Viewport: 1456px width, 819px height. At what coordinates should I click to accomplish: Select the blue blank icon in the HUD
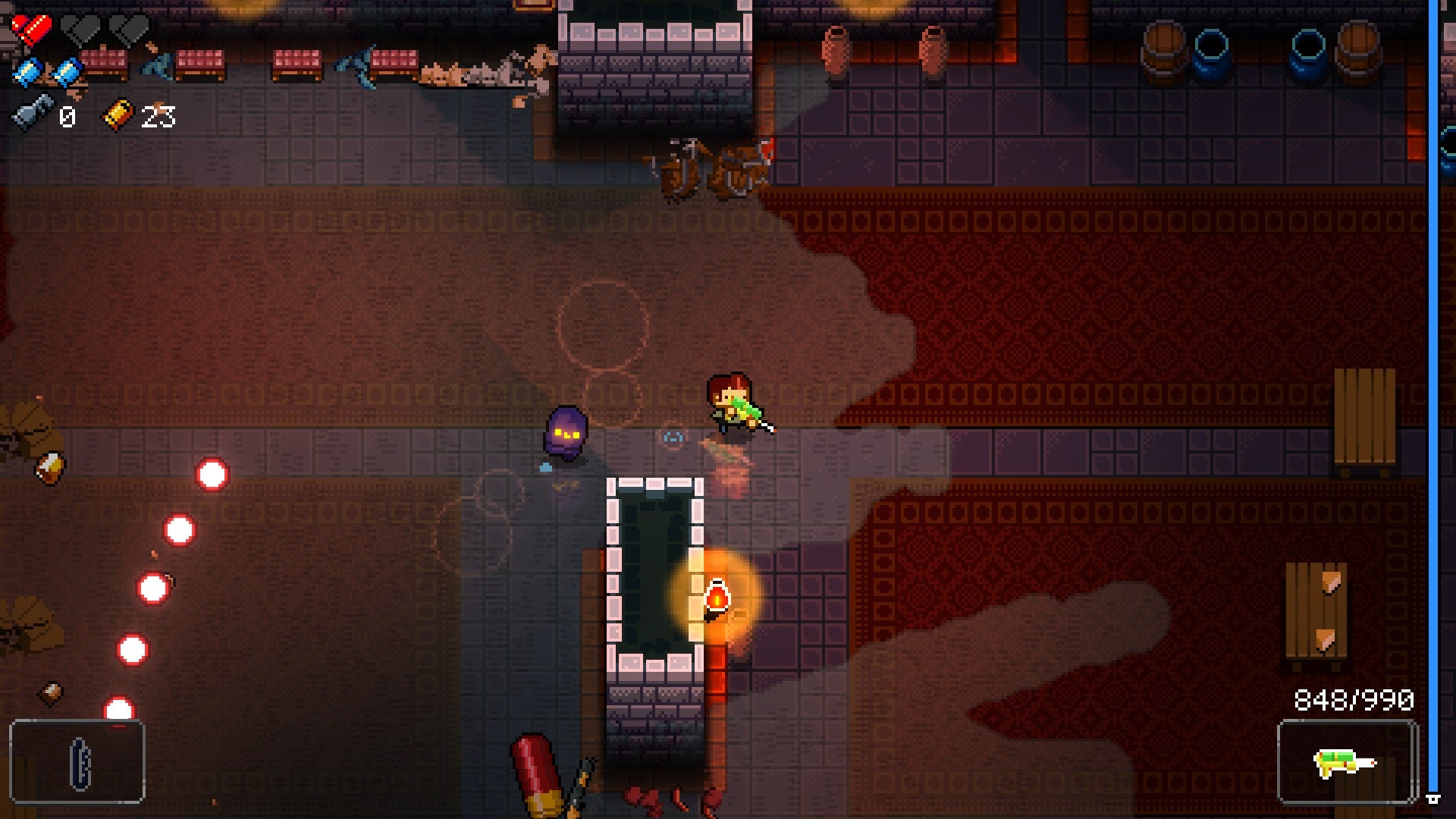(27, 70)
